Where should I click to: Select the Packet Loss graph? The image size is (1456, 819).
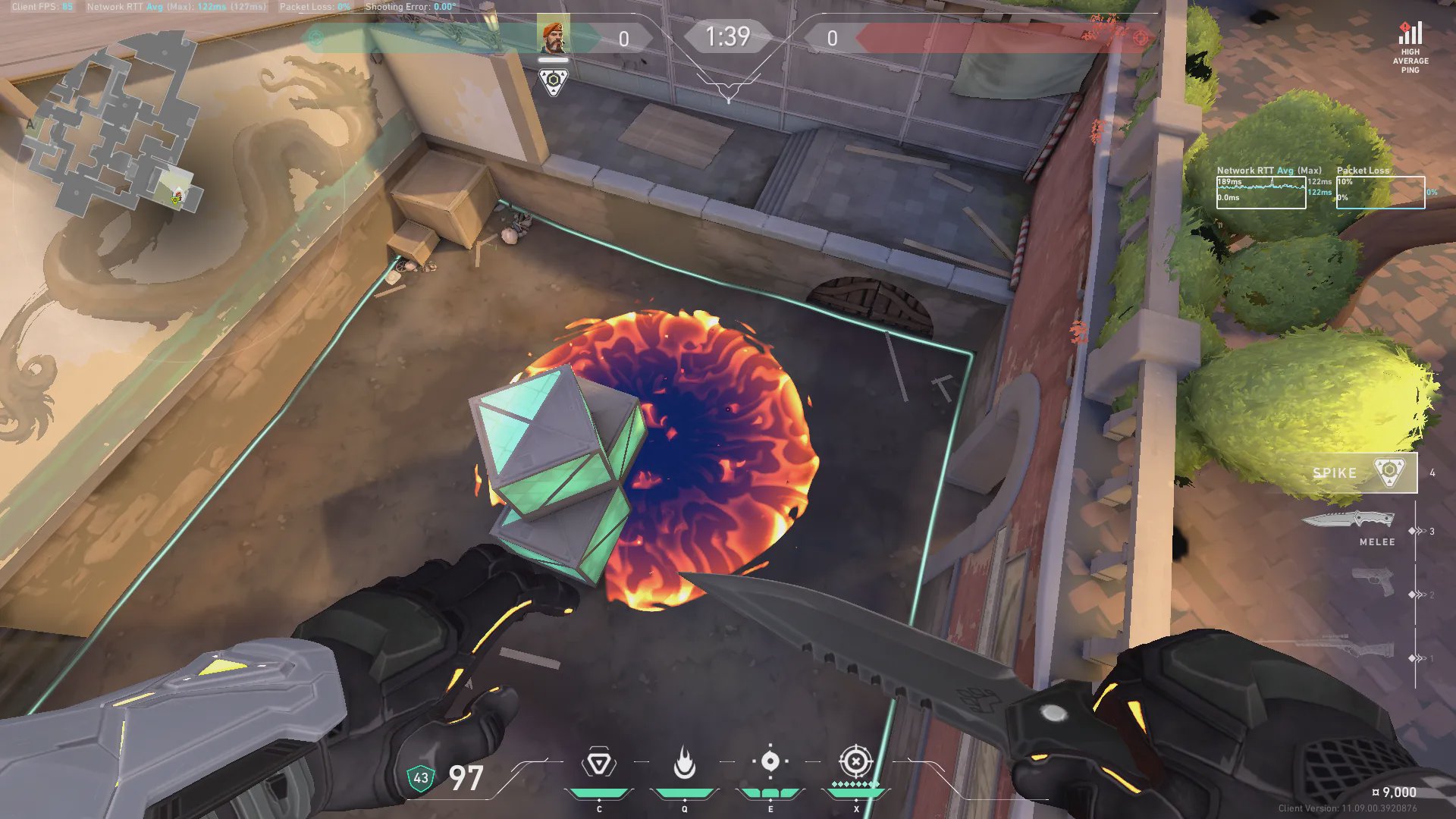click(1380, 193)
